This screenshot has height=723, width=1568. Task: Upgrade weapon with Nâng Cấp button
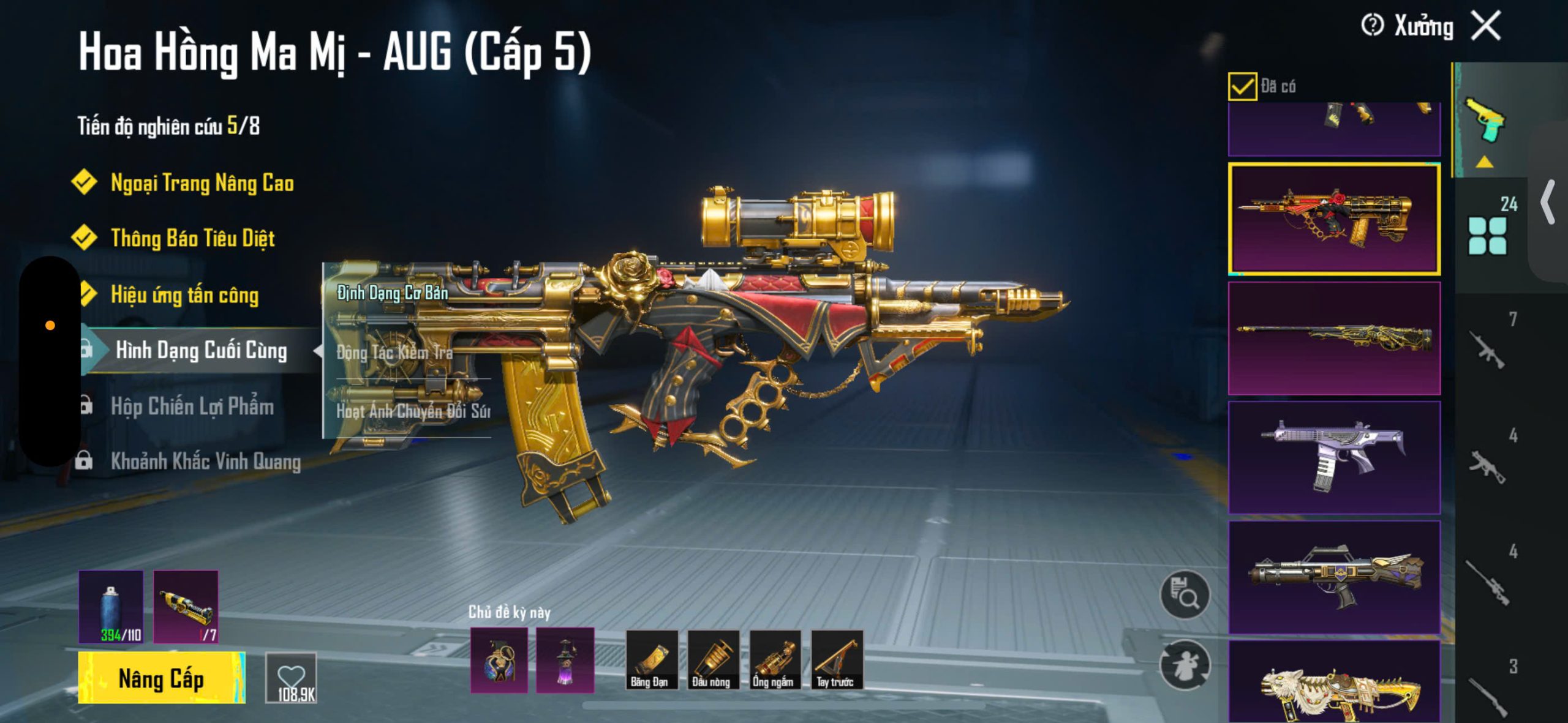pos(161,678)
